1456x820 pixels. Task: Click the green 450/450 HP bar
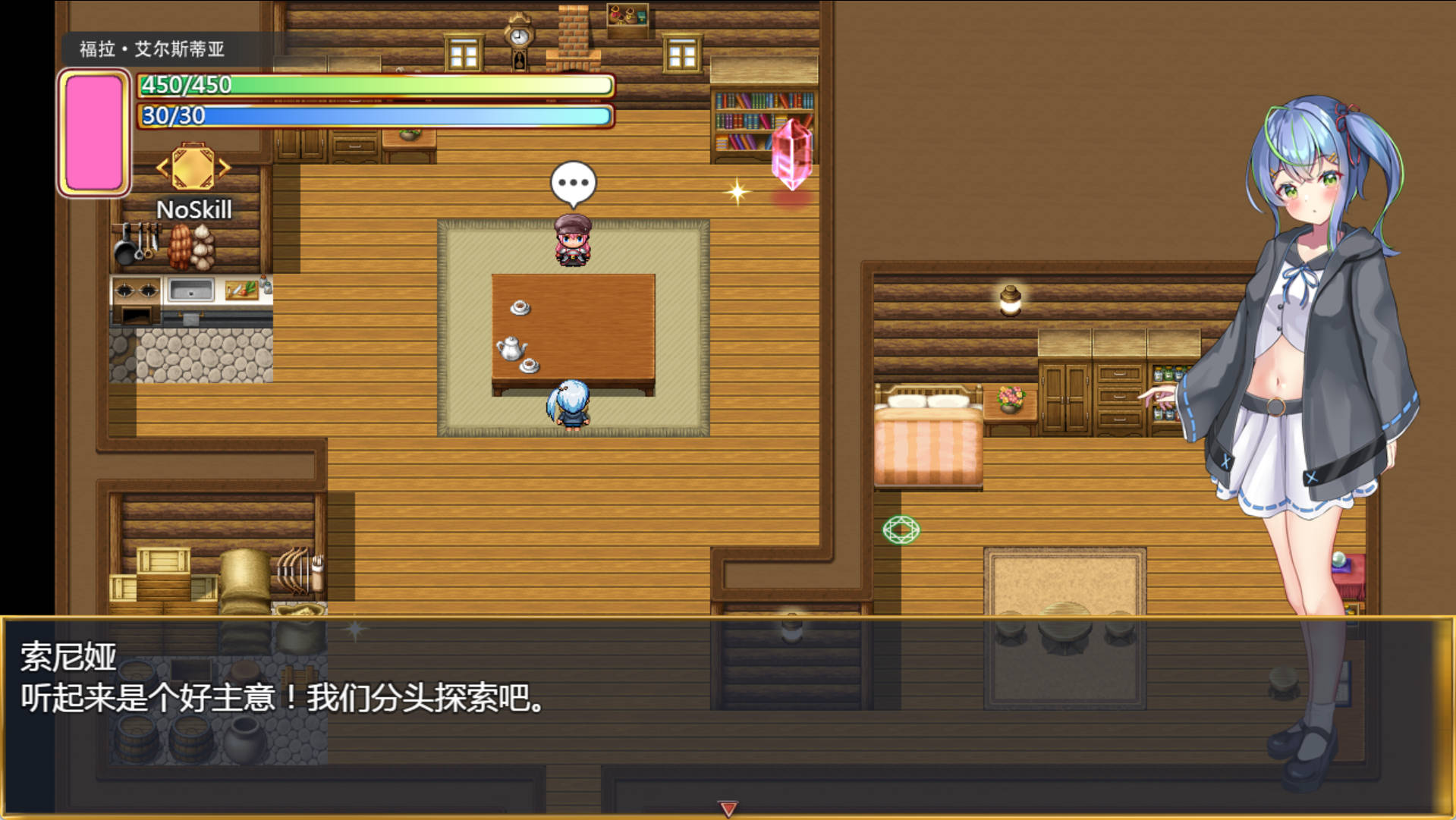[x=372, y=85]
